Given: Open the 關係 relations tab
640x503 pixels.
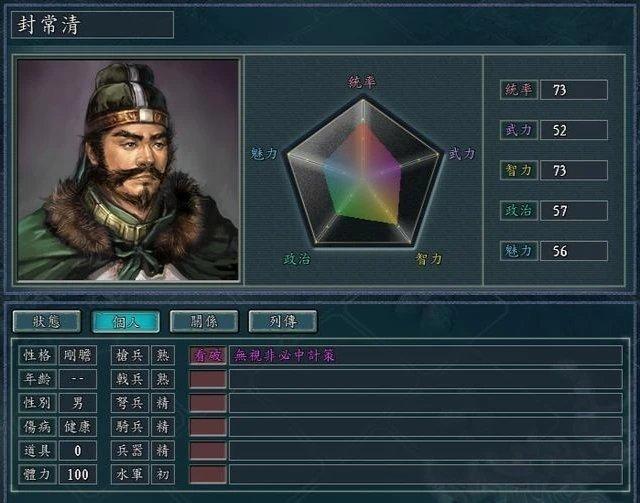Looking at the screenshot, I should tap(203, 321).
